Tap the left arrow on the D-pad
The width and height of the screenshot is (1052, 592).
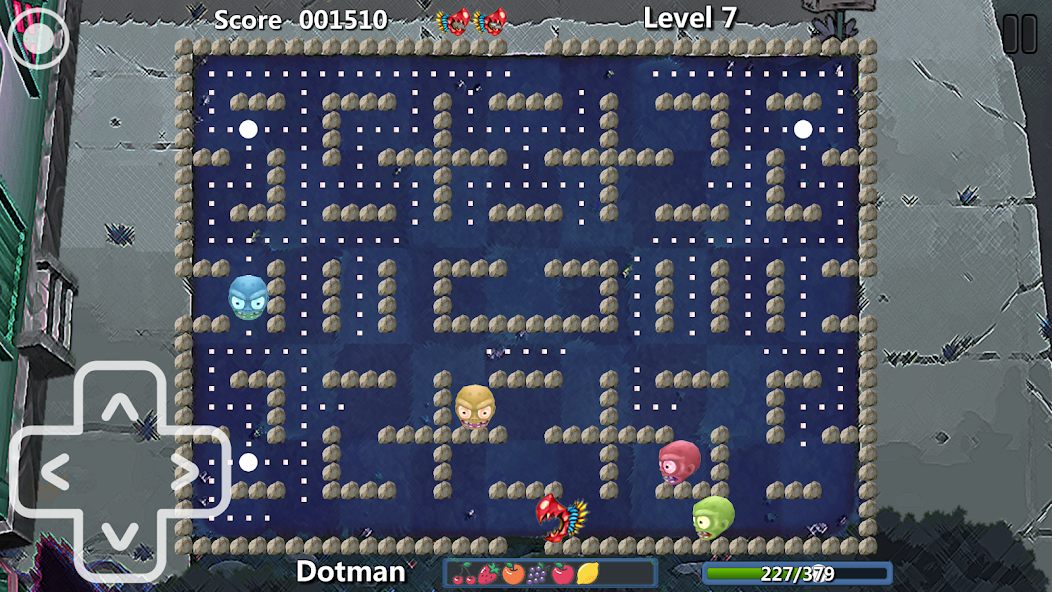(55, 471)
